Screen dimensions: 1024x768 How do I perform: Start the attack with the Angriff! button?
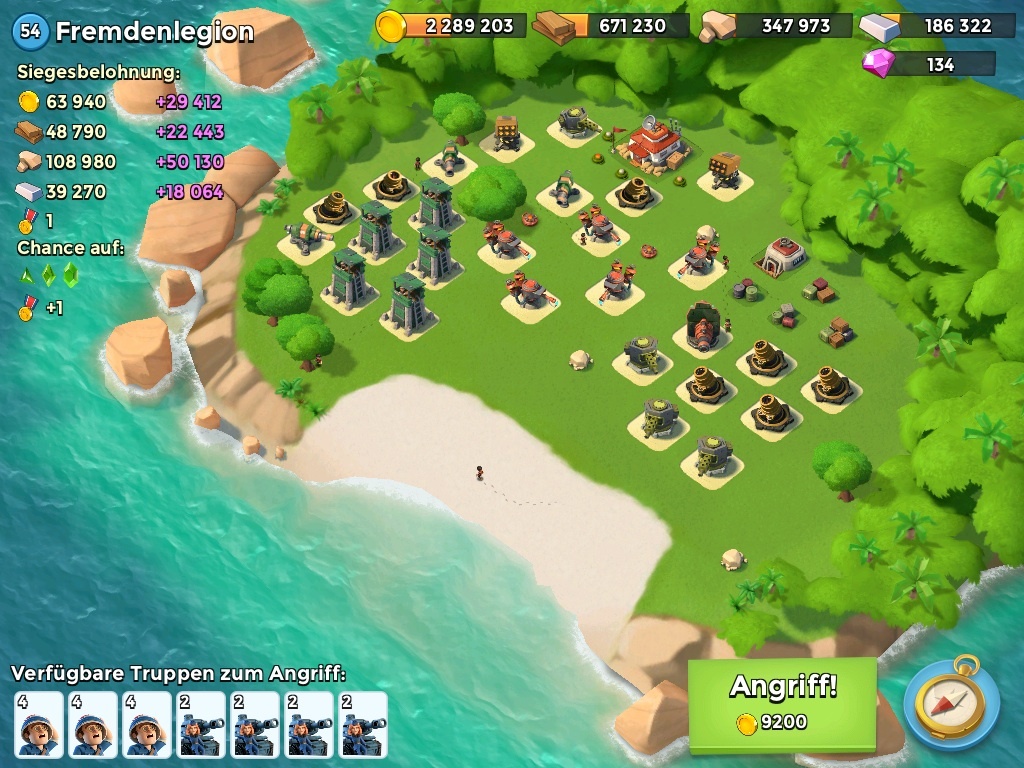(782, 702)
